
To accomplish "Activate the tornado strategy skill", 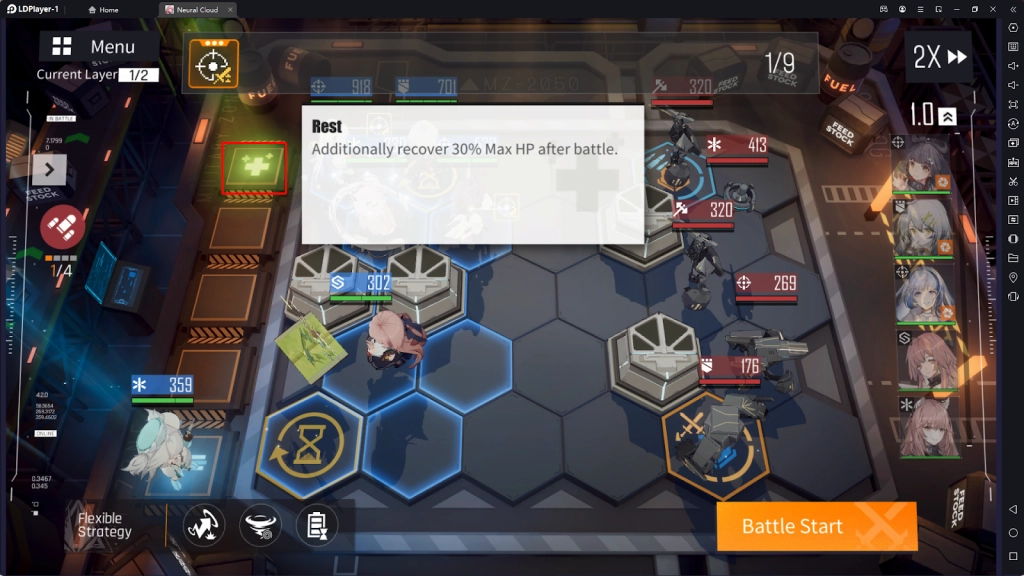I will click(x=260, y=525).
